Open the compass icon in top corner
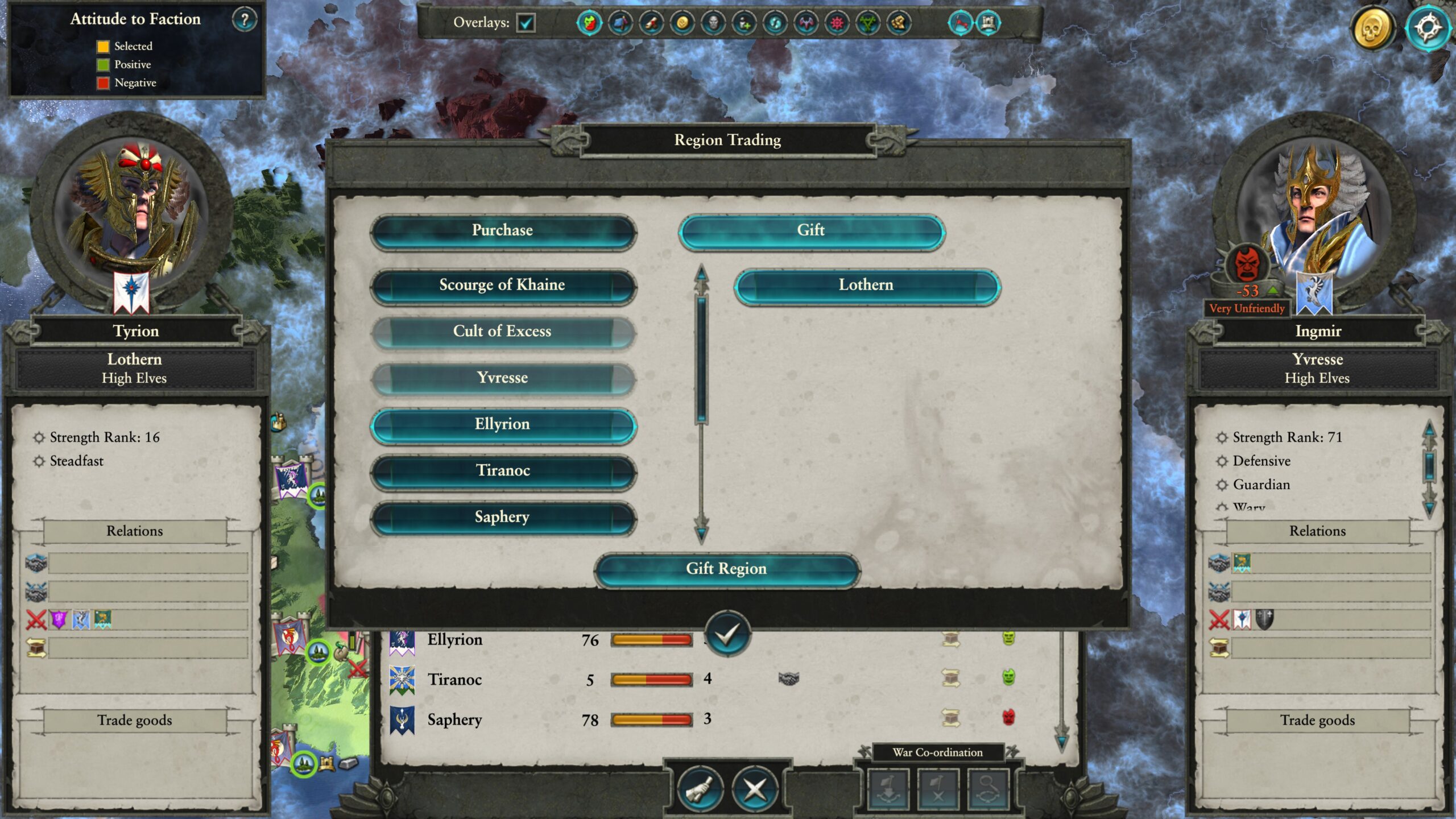Screen dimensions: 1456x819 (x=1427, y=27)
